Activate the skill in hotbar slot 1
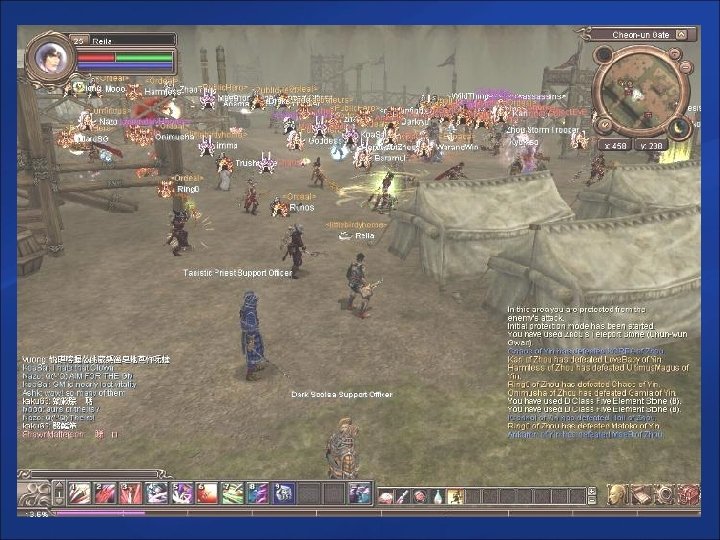 tap(80, 493)
